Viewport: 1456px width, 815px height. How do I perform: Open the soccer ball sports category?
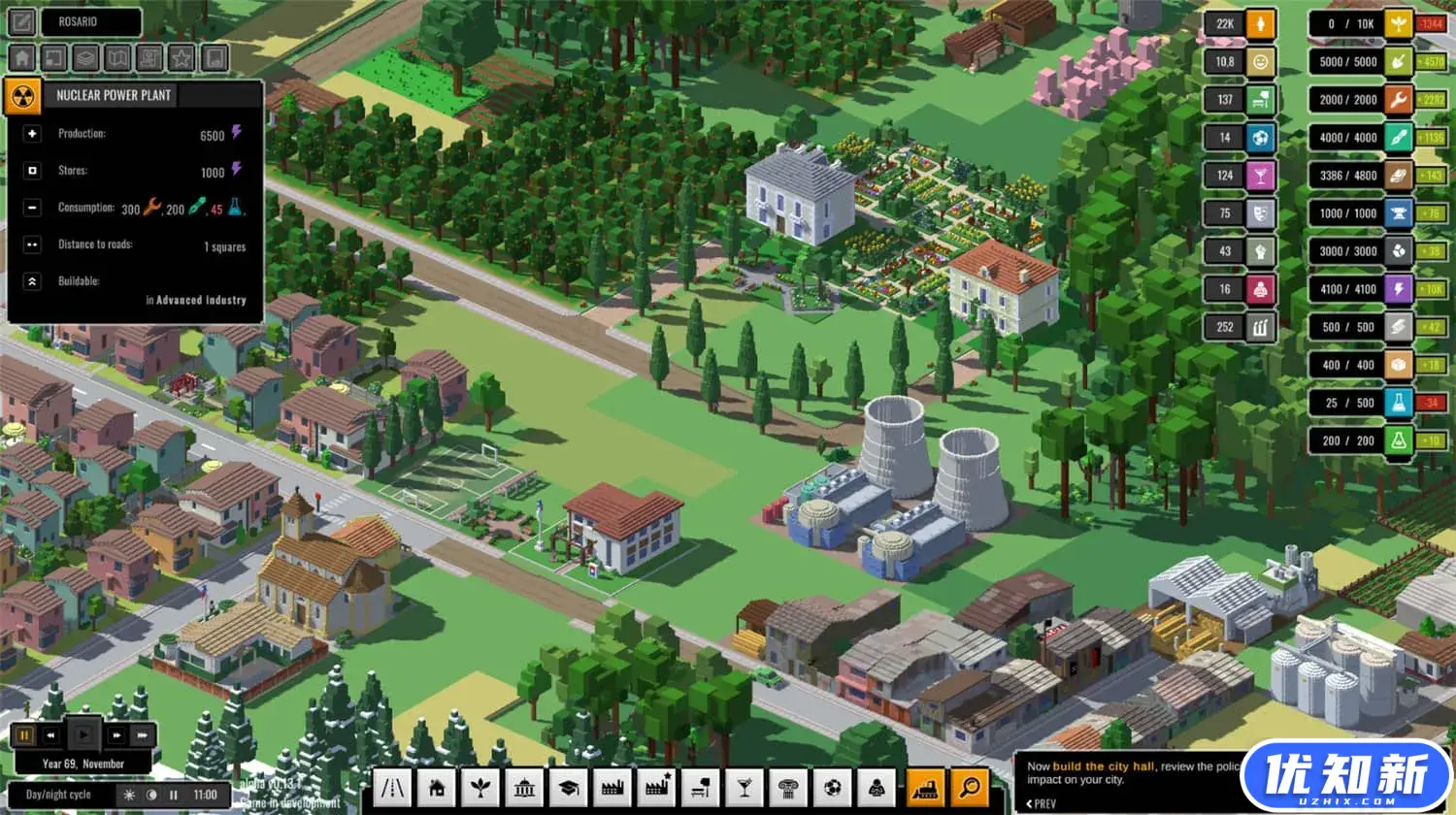833,788
